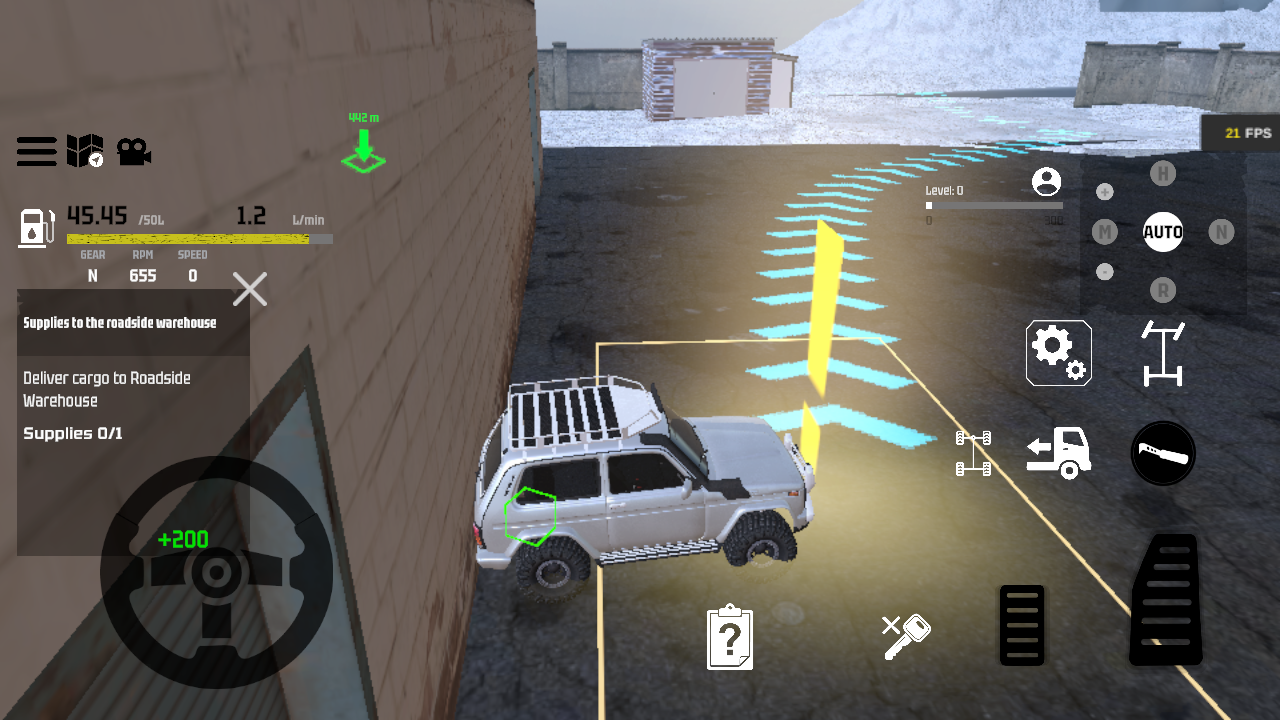Open the clipboard question mark tasks
The image size is (1280, 720).
pos(730,636)
